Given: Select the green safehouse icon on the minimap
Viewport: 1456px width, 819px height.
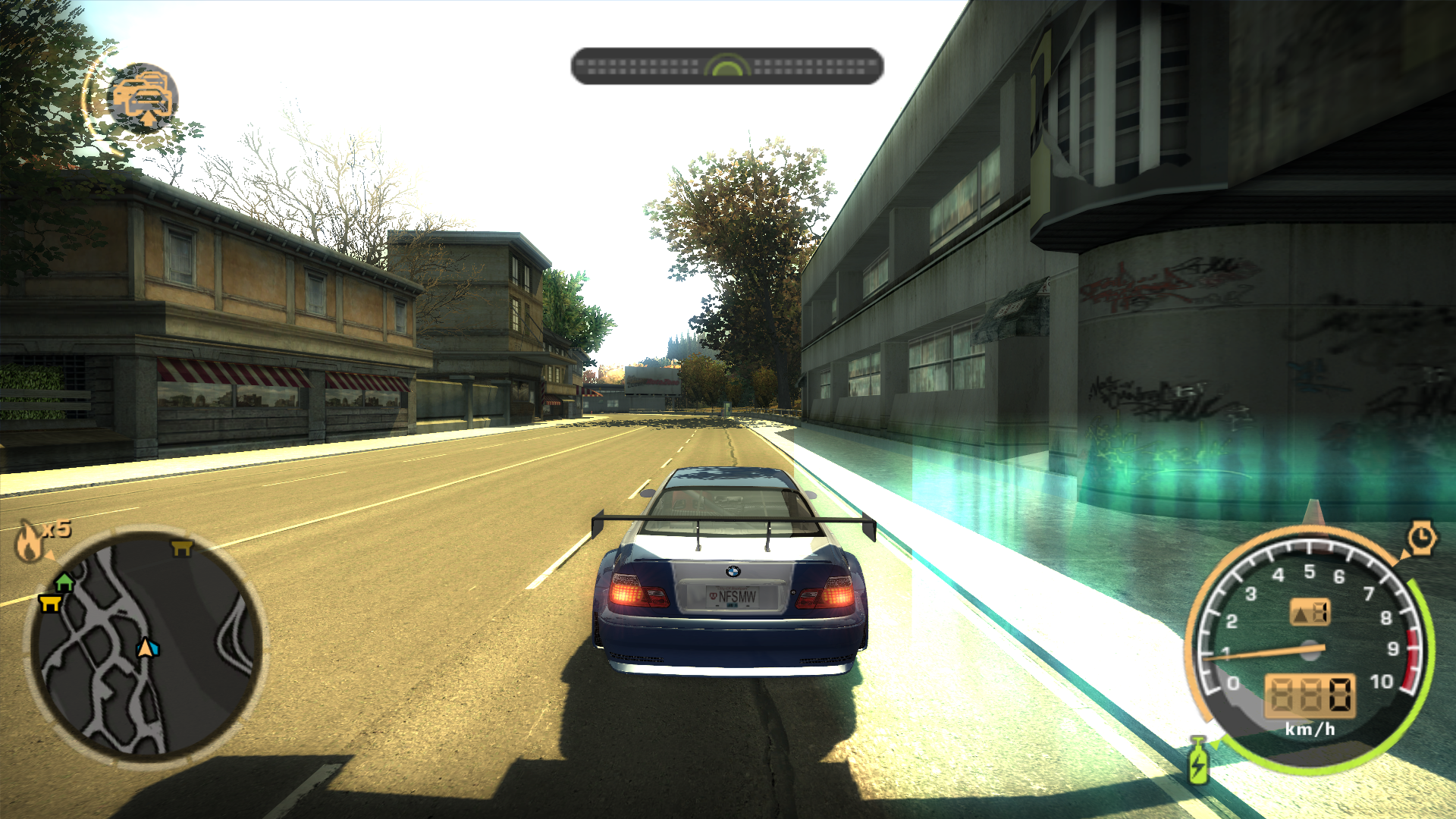Looking at the screenshot, I should click(x=64, y=582).
